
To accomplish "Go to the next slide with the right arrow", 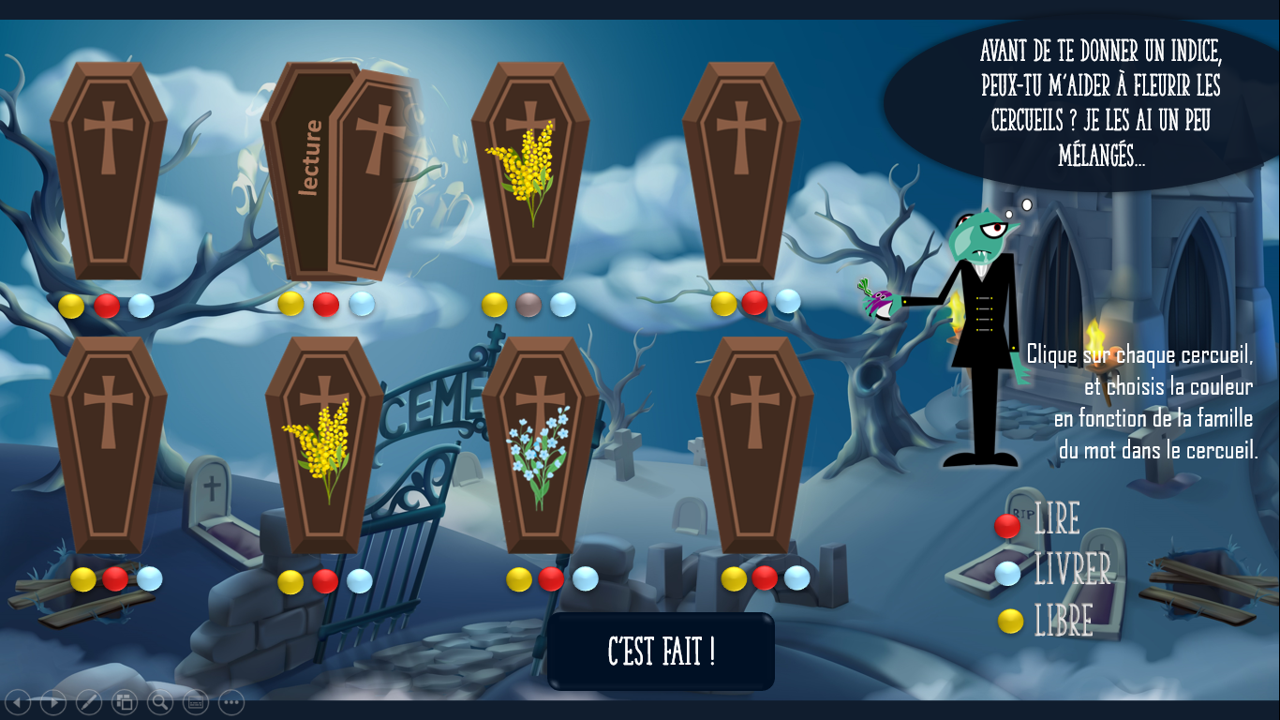I will click(x=53, y=702).
